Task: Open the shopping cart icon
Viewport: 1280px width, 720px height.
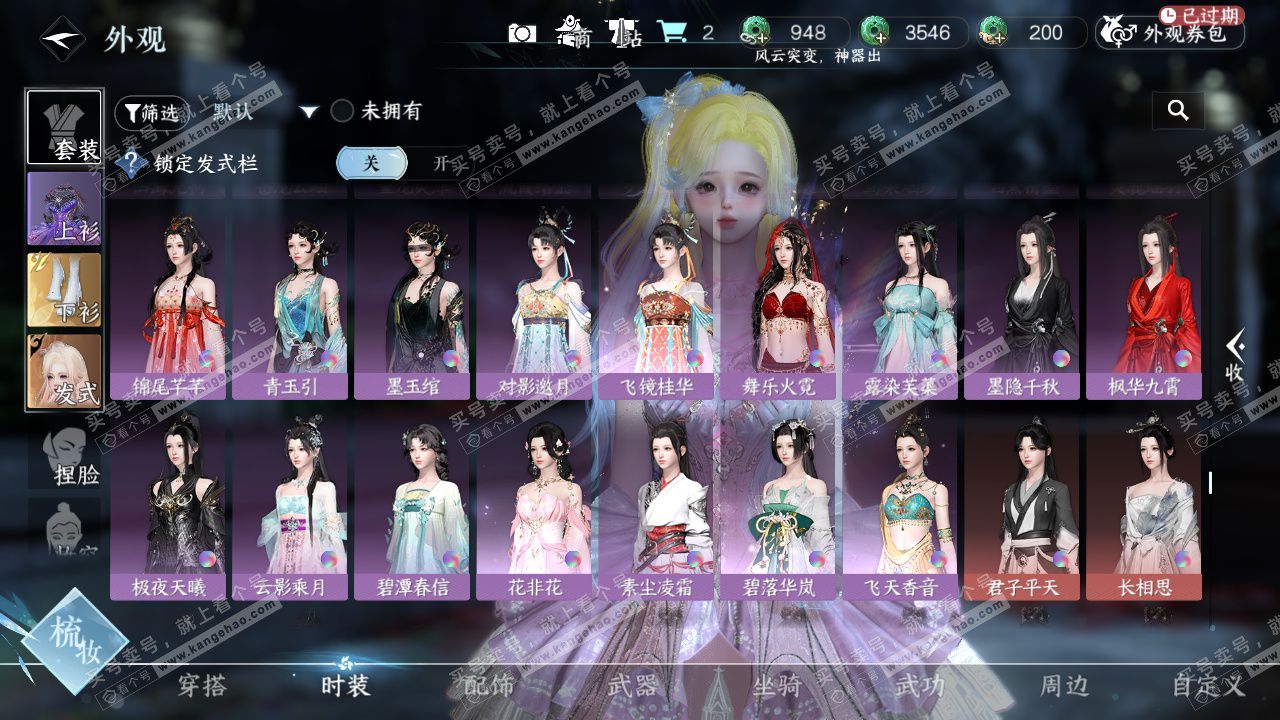Action: (670, 33)
